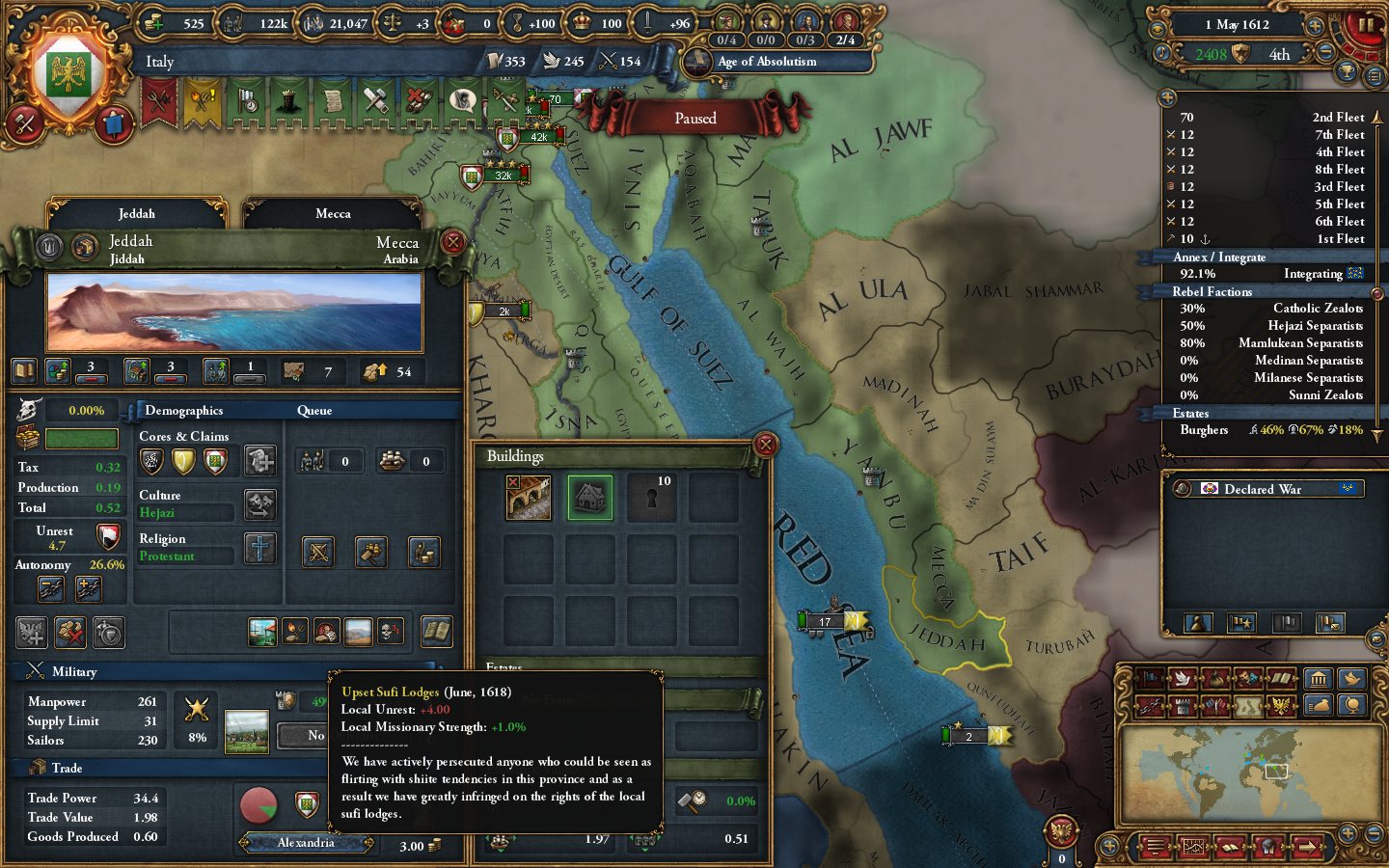Convert Jeddah's religion with the cross icon
Viewport: 1389px width, 868px height.
259,550
